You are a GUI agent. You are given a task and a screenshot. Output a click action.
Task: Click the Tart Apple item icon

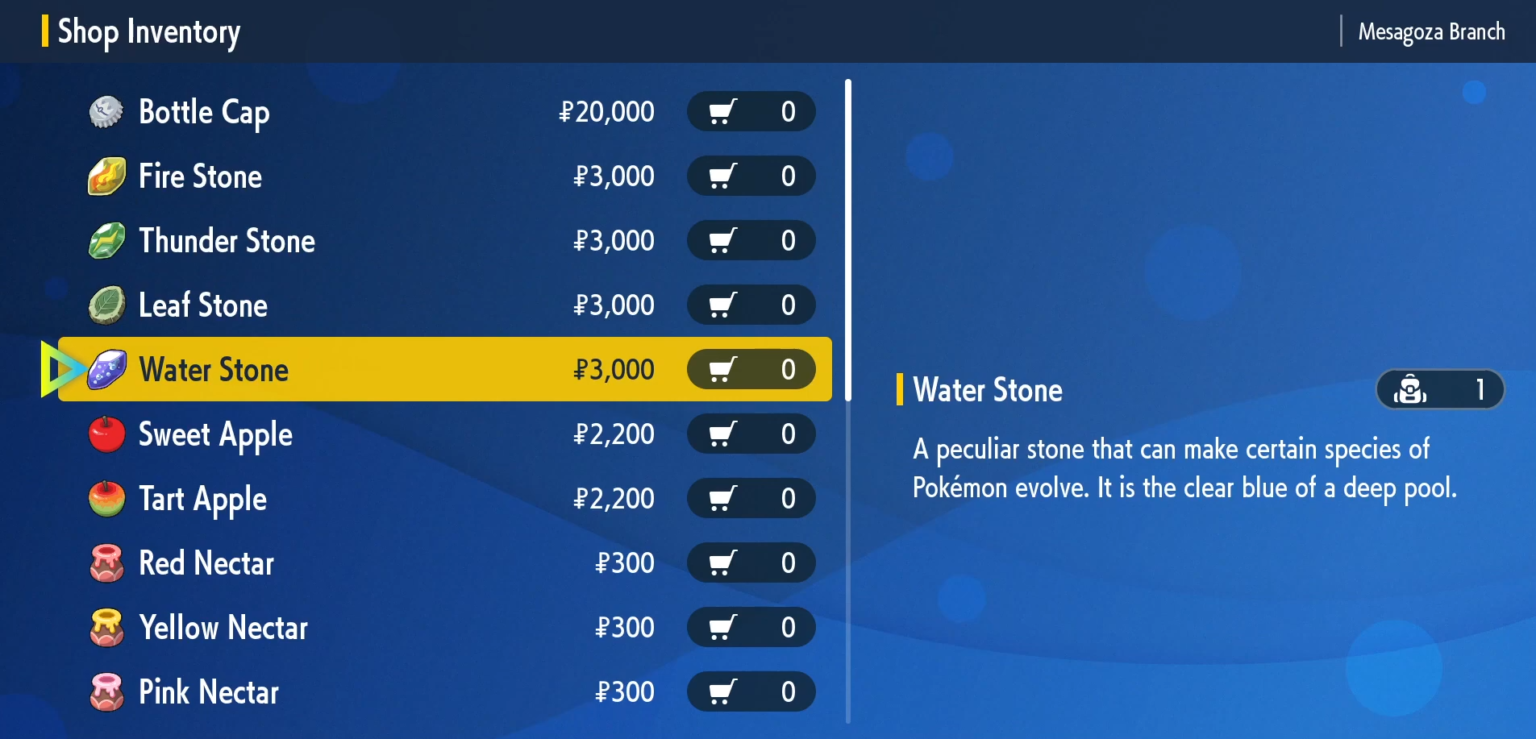[106, 498]
